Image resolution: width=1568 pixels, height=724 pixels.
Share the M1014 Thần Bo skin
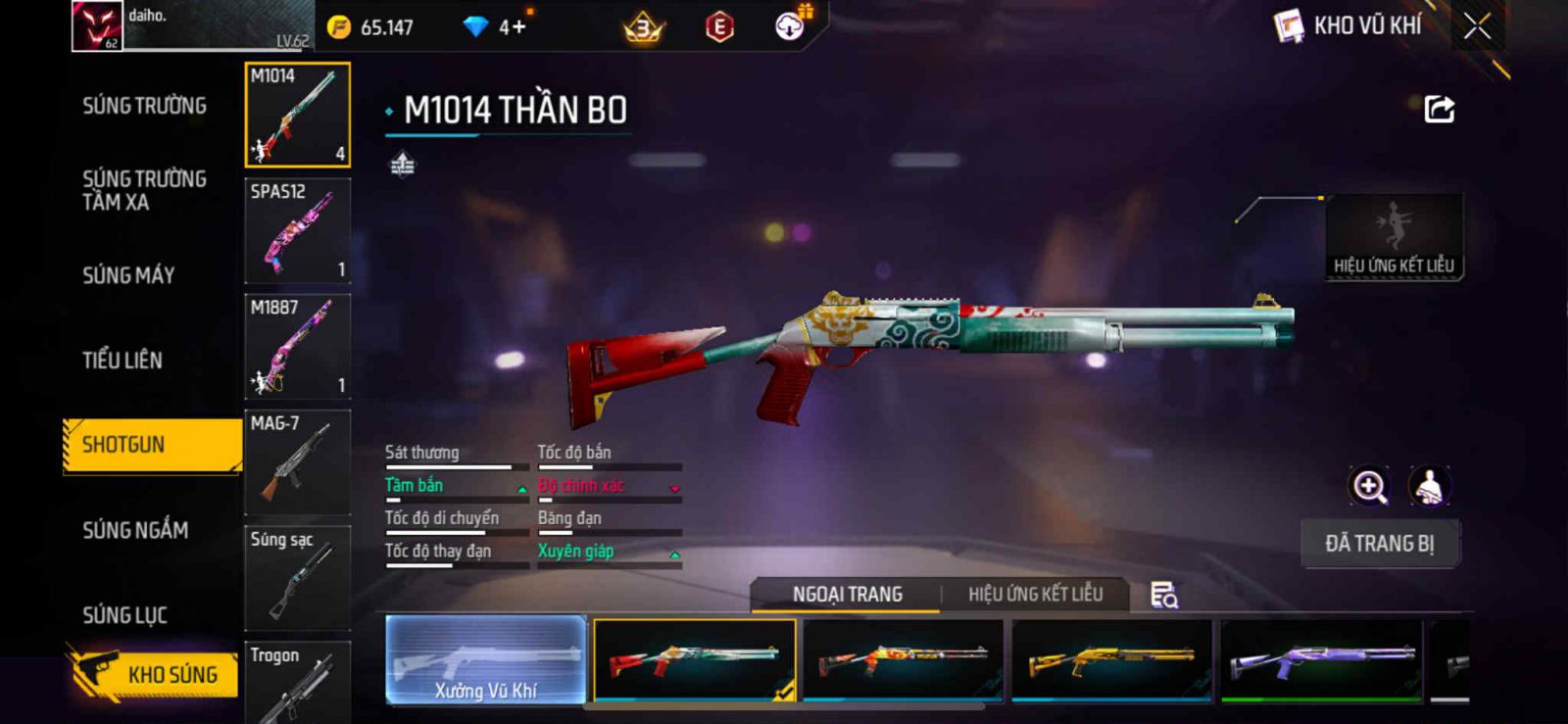1439,109
